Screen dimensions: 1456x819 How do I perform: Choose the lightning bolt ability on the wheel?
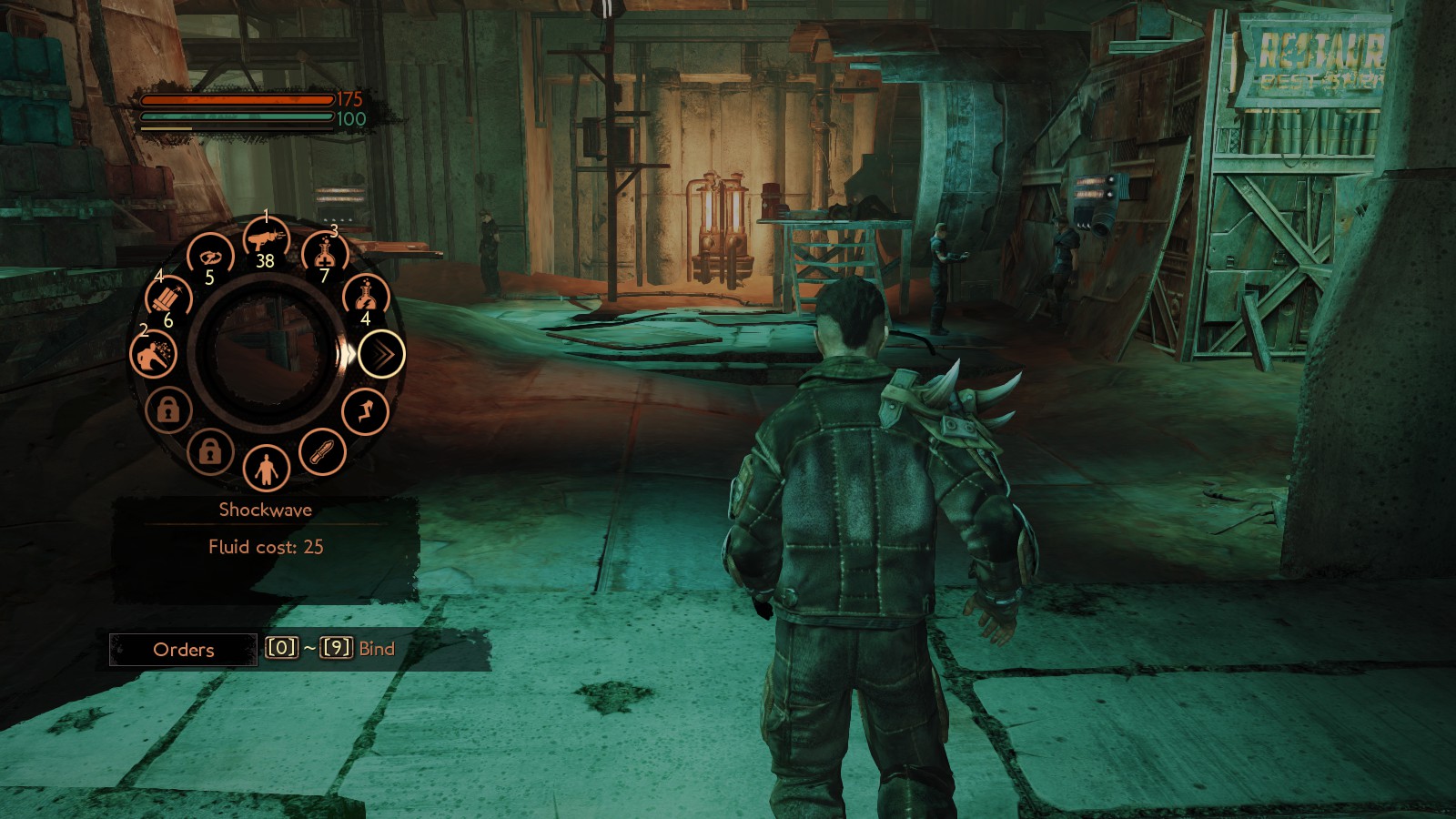pos(366,412)
